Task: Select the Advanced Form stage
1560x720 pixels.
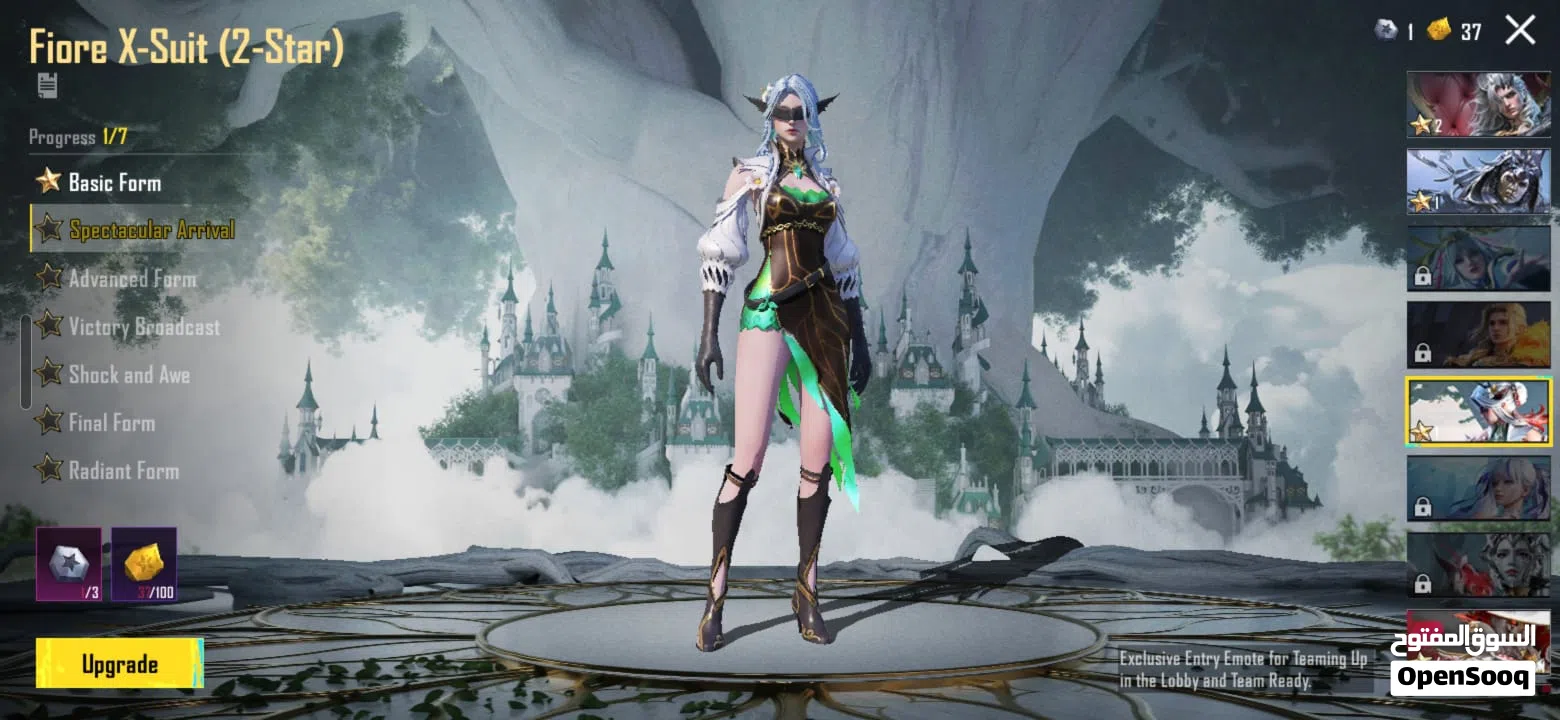Action: click(132, 278)
